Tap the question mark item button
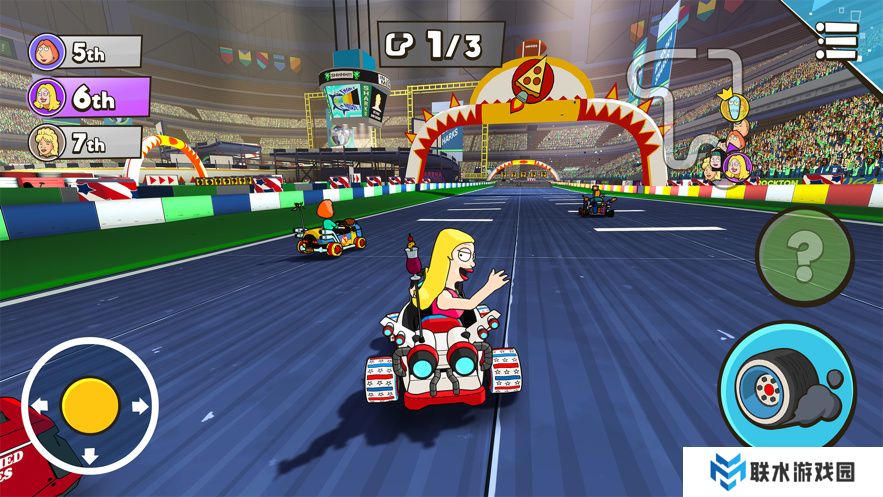883x497 pixels. coord(804,256)
